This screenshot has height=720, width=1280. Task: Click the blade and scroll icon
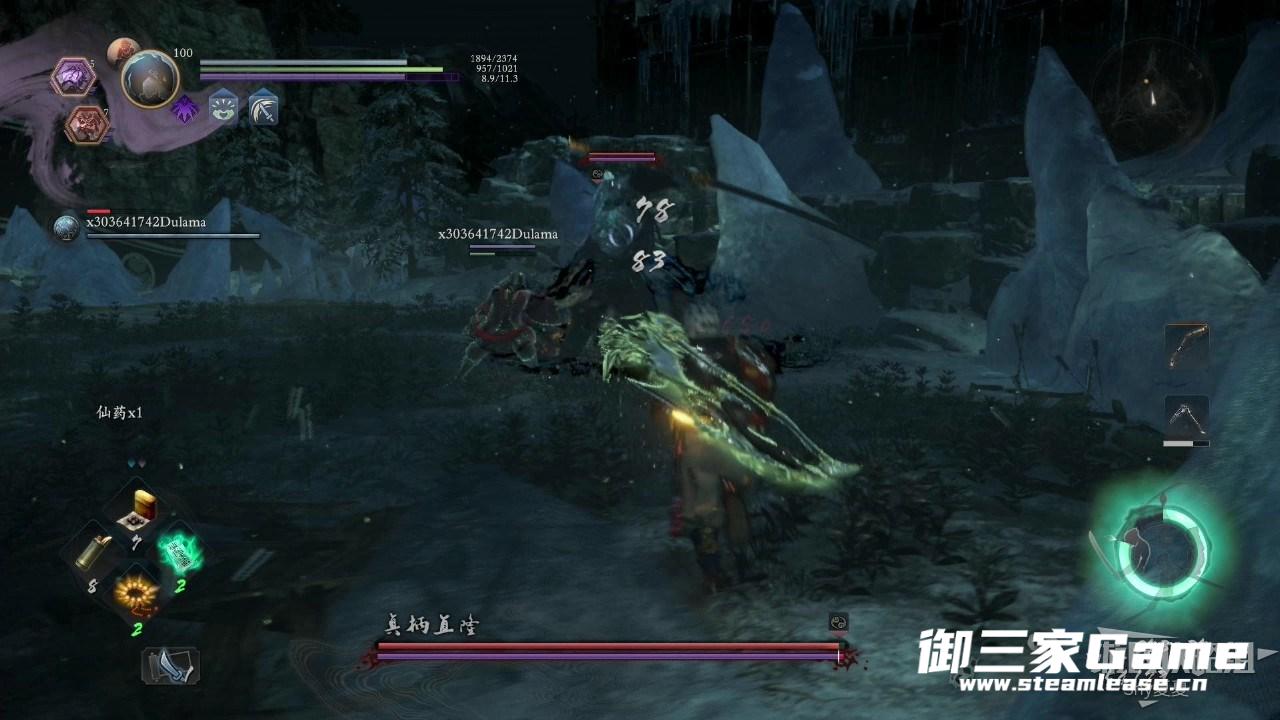click(x=170, y=666)
